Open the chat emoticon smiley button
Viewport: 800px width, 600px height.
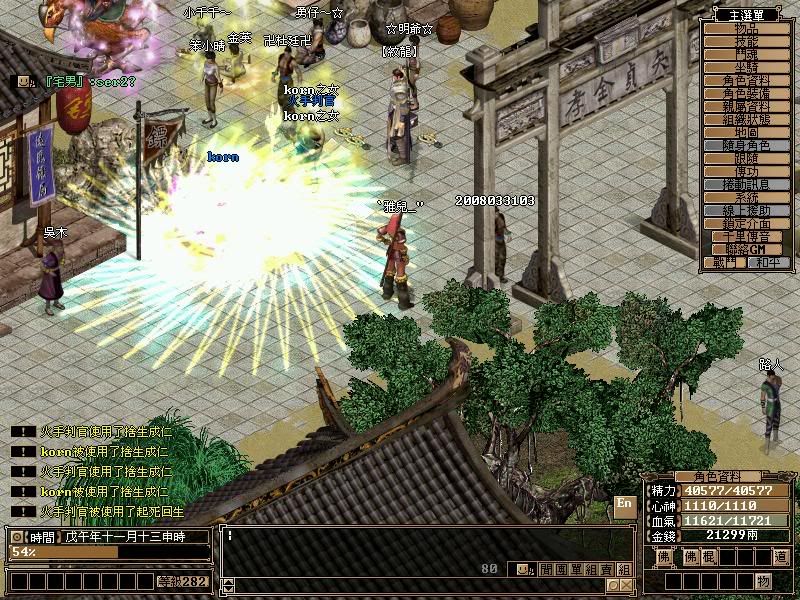(526, 569)
